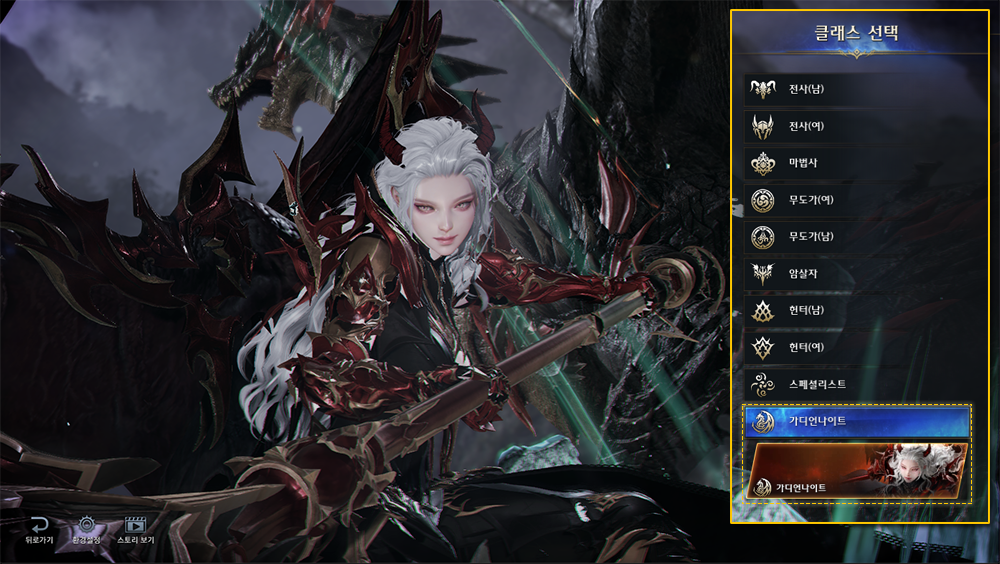Choose the 무도가(남) class
Image resolution: width=1000 pixels, height=564 pixels.
pyautogui.click(x=855, y=237)
